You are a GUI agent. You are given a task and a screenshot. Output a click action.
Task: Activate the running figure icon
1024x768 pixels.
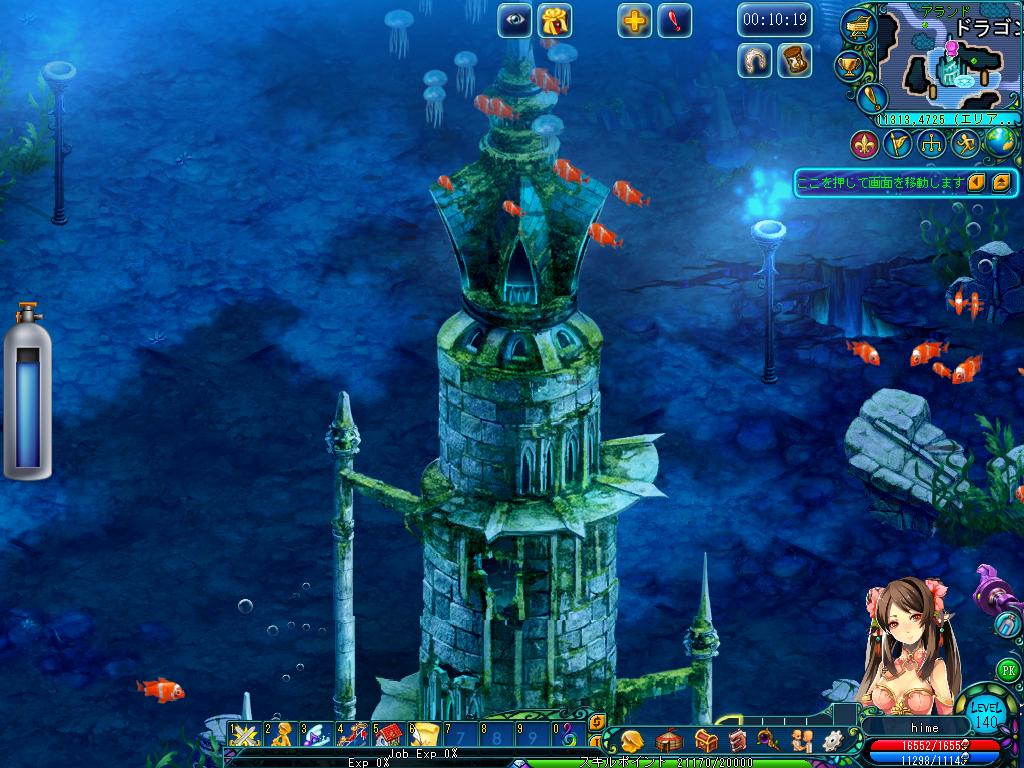click(965, 144)
